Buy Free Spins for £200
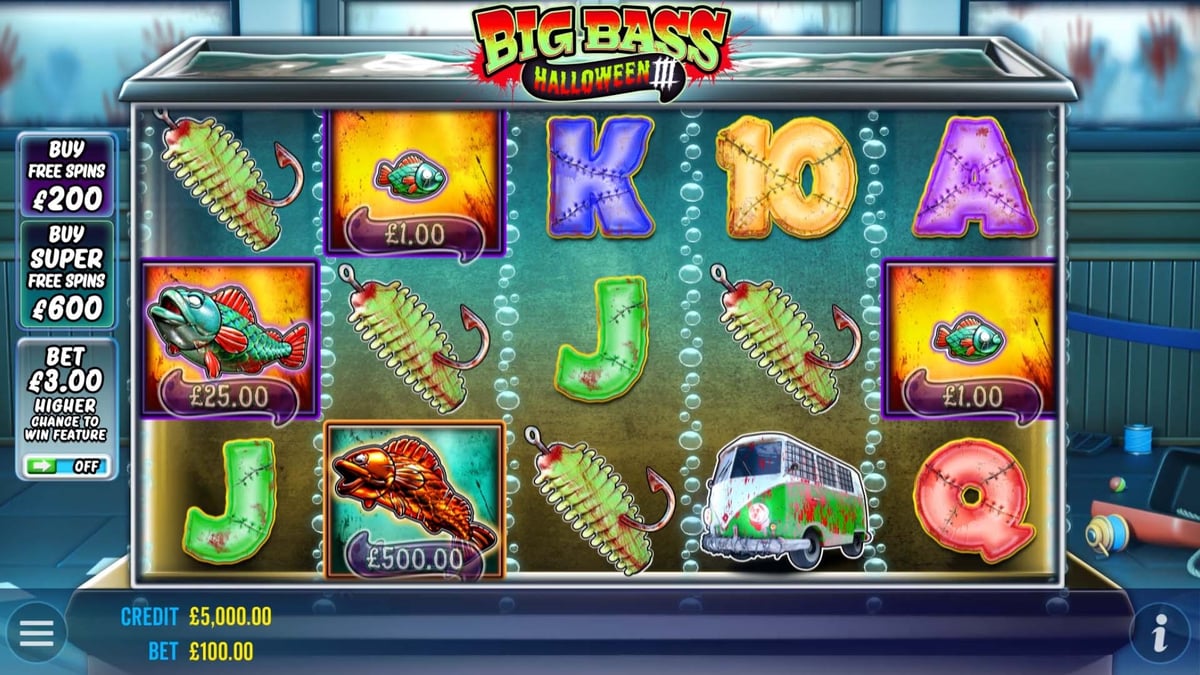The width and height of the screenshot is (1200, 675). click(x=68, y=175)
